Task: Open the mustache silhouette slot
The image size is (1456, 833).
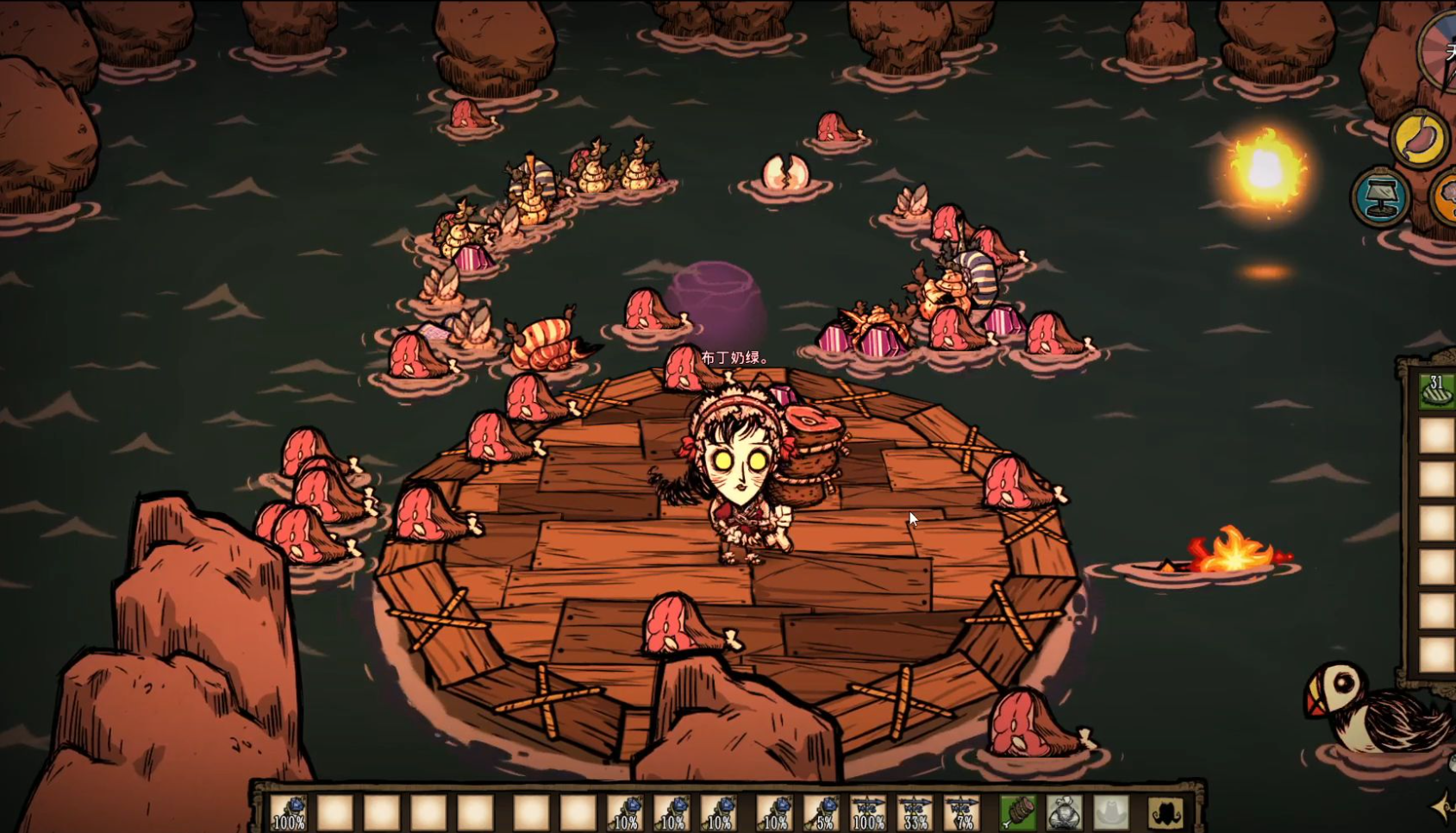Action: [x=1165, y=812]
